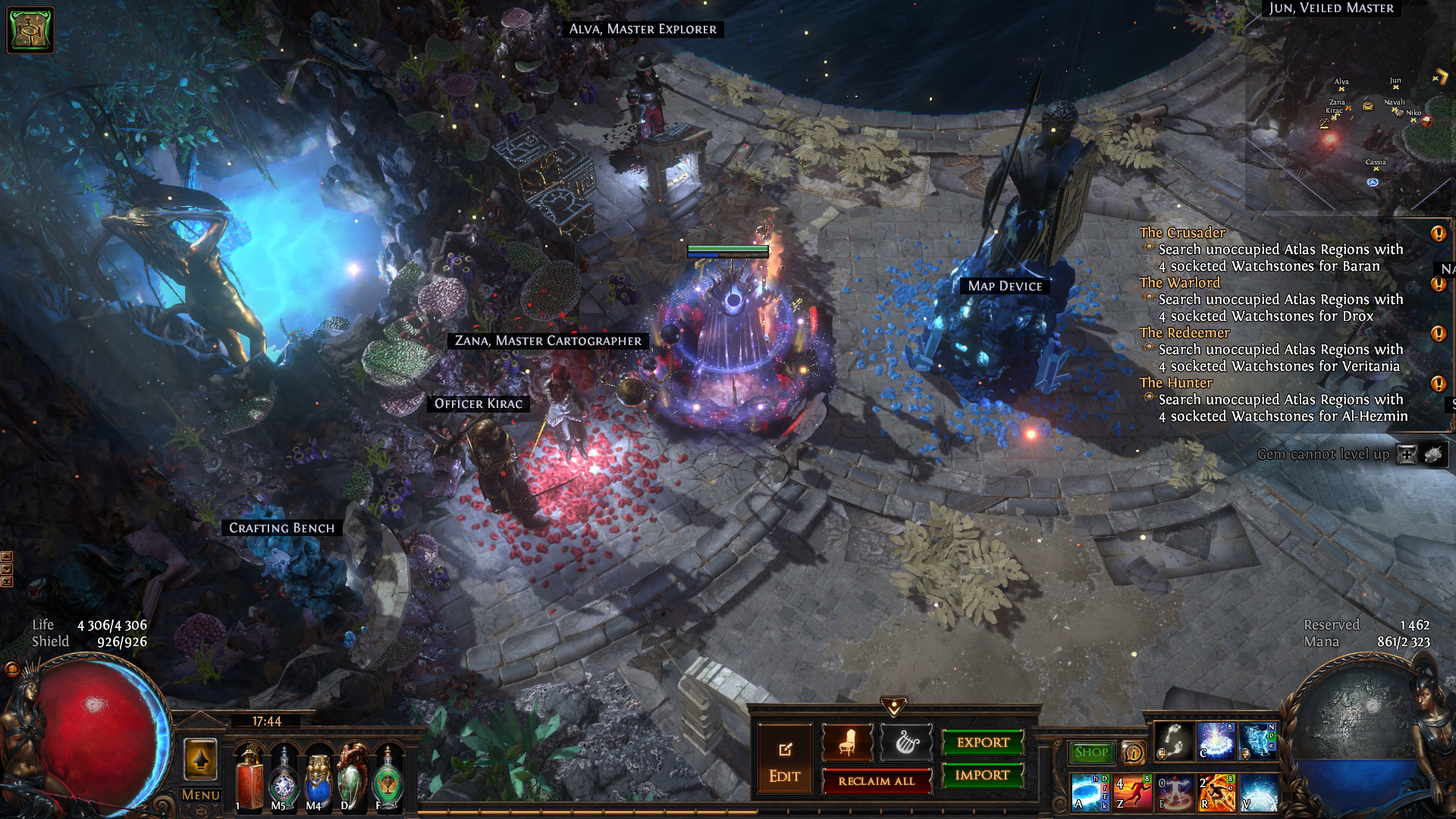Click the gem level-up plus button
1456x819 pixels.
(1407, 454)
